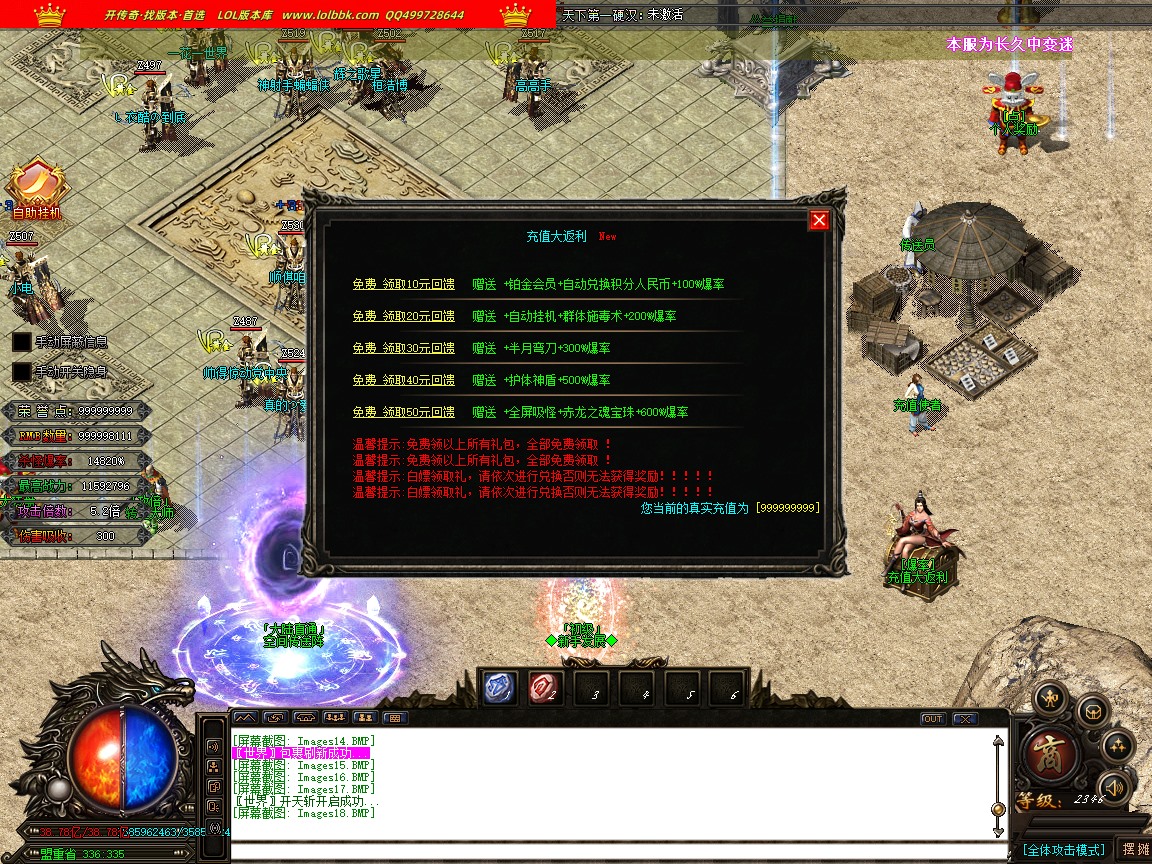Open the www.lolbbk.com link in the banner
1152x864 pixels.
[x=330, y=15]
